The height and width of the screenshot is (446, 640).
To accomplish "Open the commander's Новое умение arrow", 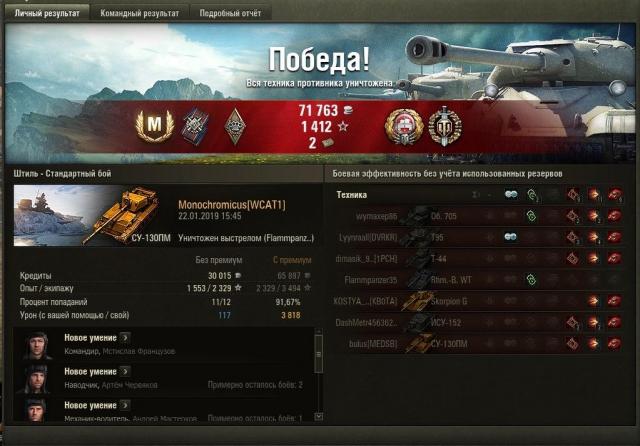I will pyautogui.click(x=126, y=338).
